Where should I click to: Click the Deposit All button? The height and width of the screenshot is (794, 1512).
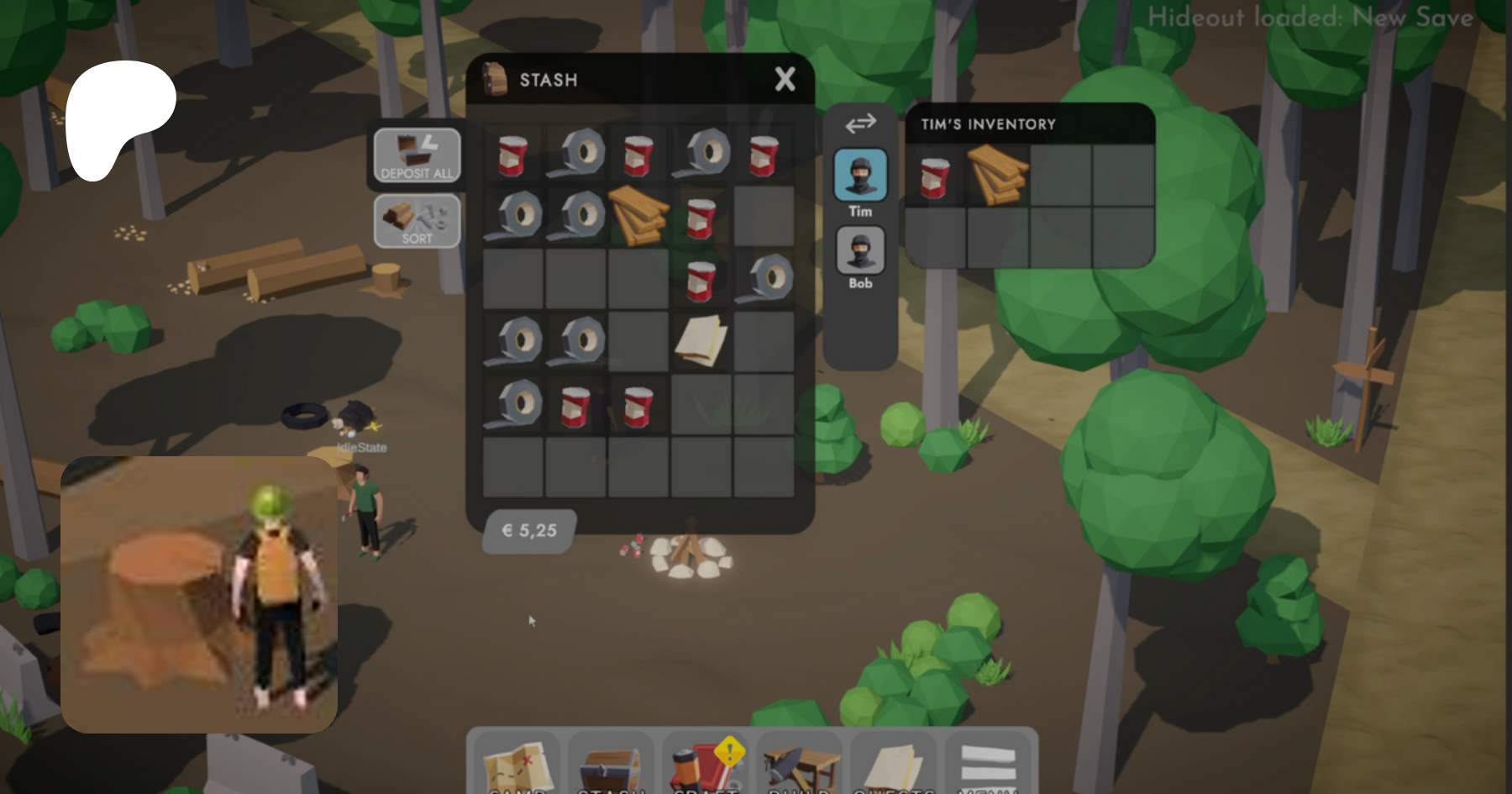[417, 155]
